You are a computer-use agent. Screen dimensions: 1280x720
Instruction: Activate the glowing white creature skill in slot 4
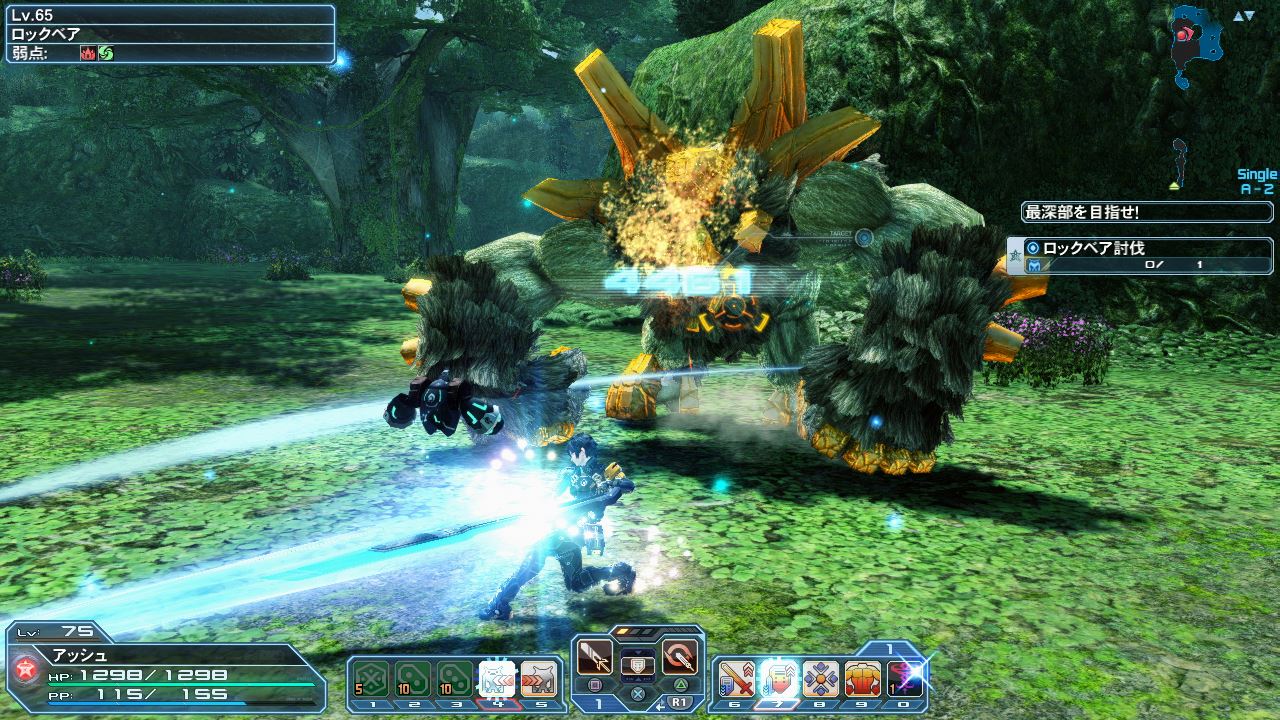(497, 679)
